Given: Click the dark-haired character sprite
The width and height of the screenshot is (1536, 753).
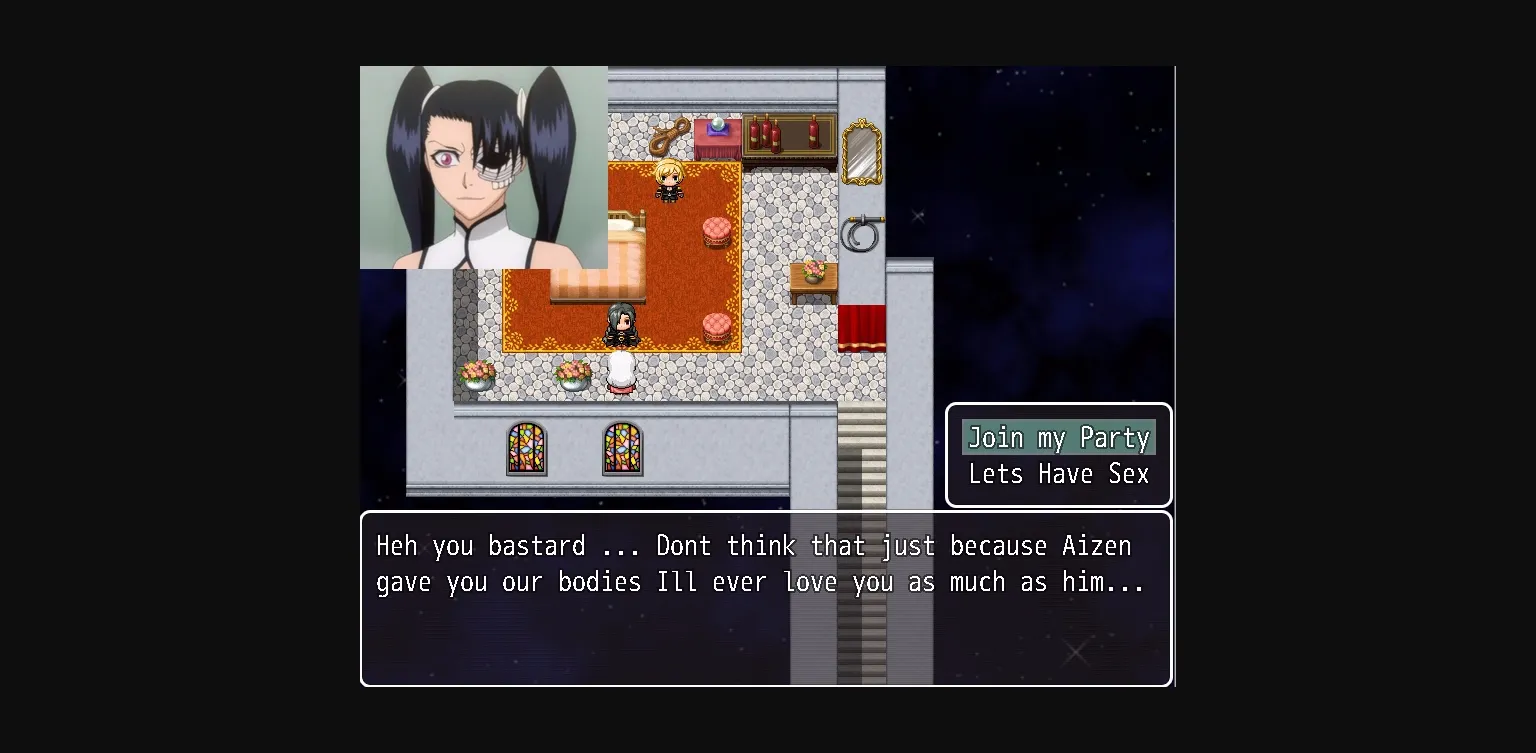Looking at the screenshot, I should 620,325.
